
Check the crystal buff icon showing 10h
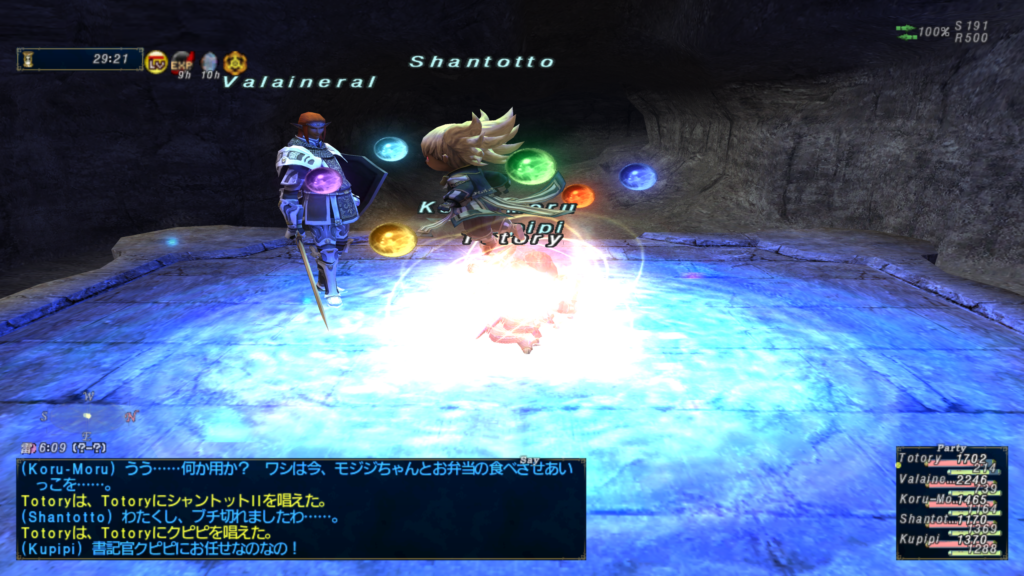208,62
